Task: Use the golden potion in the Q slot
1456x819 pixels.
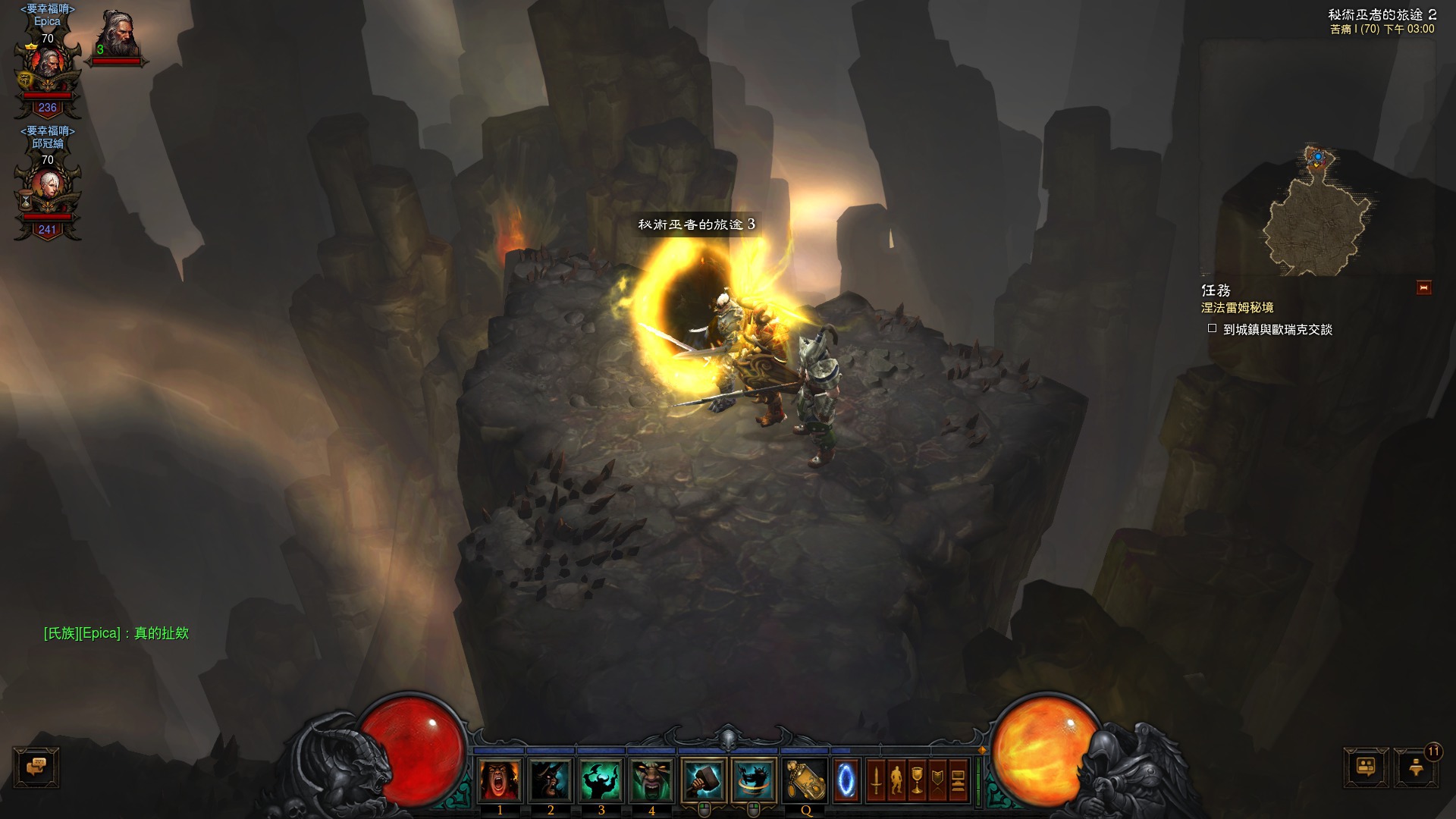Action: click(x=805, y=780)
